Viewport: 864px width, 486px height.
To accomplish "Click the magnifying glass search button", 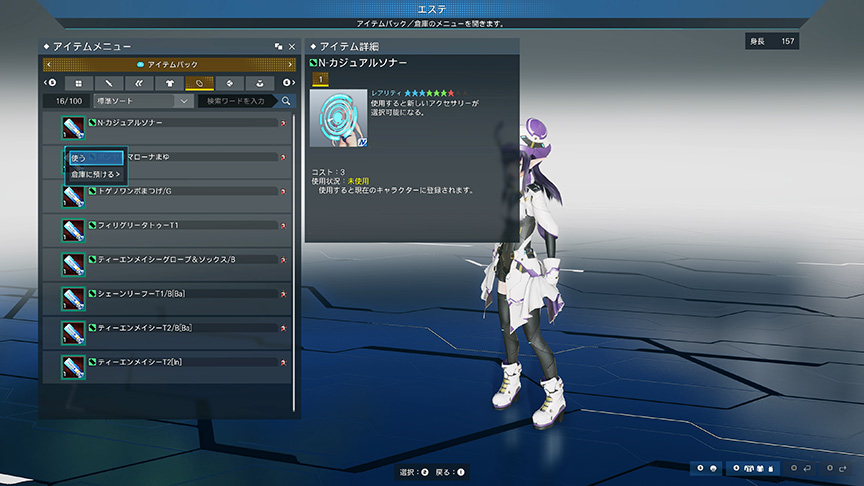I will click(x=287, y=101).
